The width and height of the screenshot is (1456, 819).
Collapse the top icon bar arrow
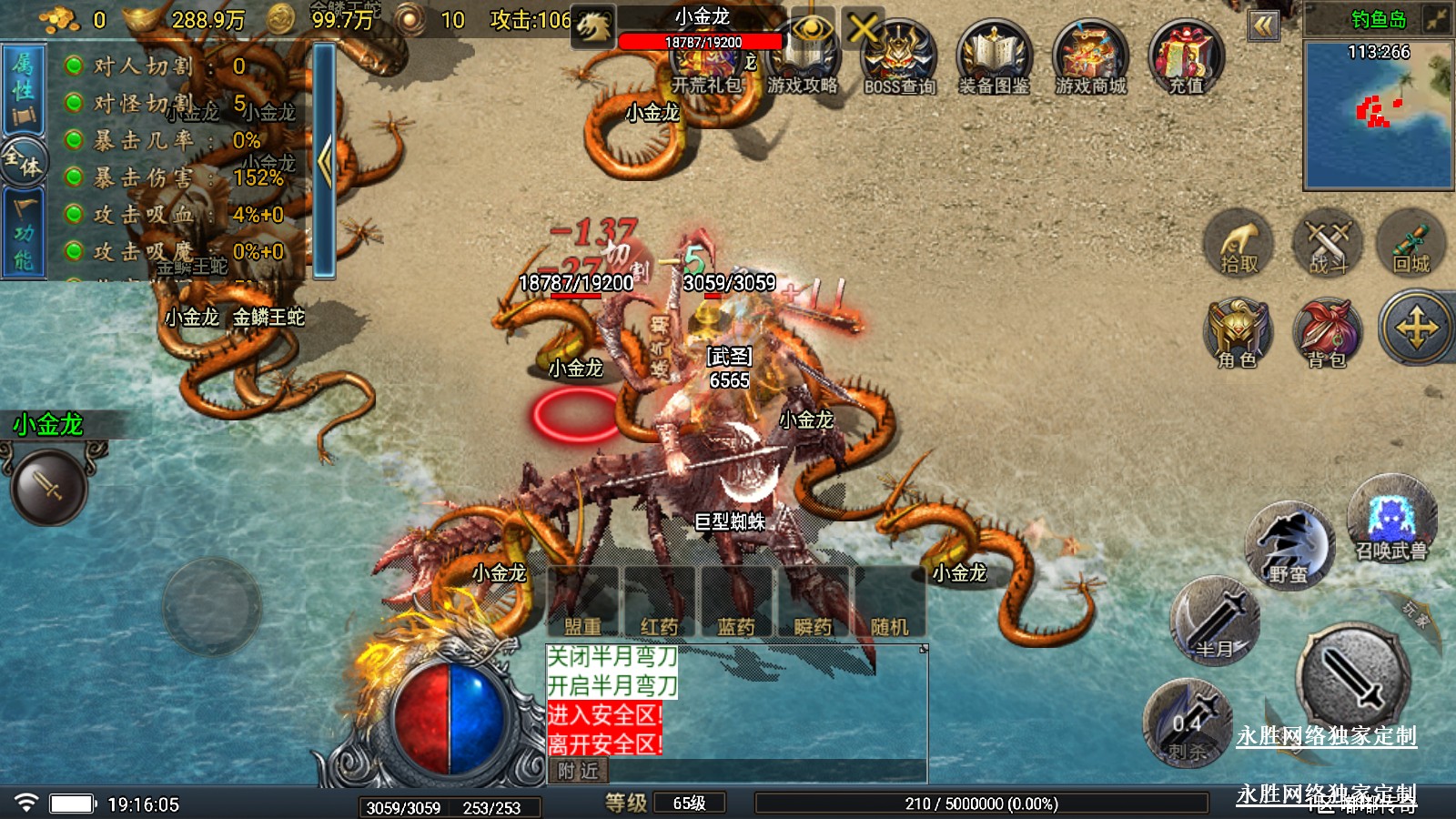(x=1263, y=25)
